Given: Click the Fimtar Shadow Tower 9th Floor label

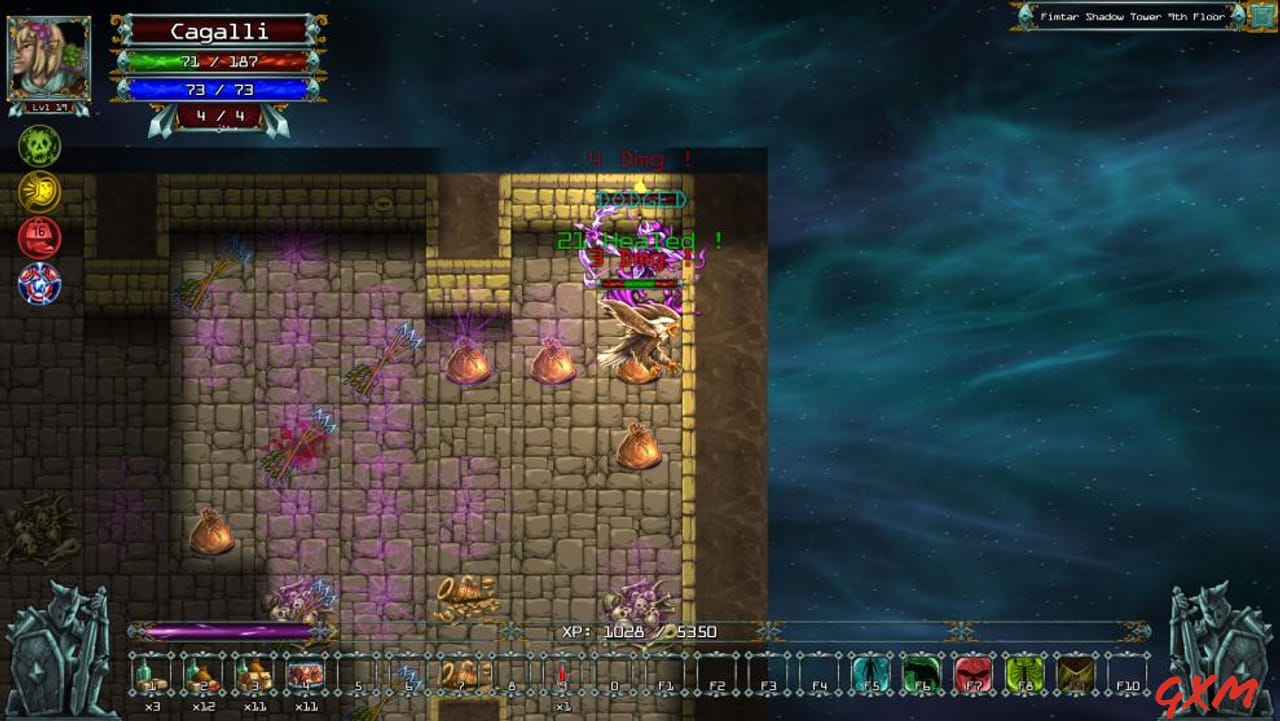Looking at the screenshot, I should pyautogui.click(x=1131, y=17).
